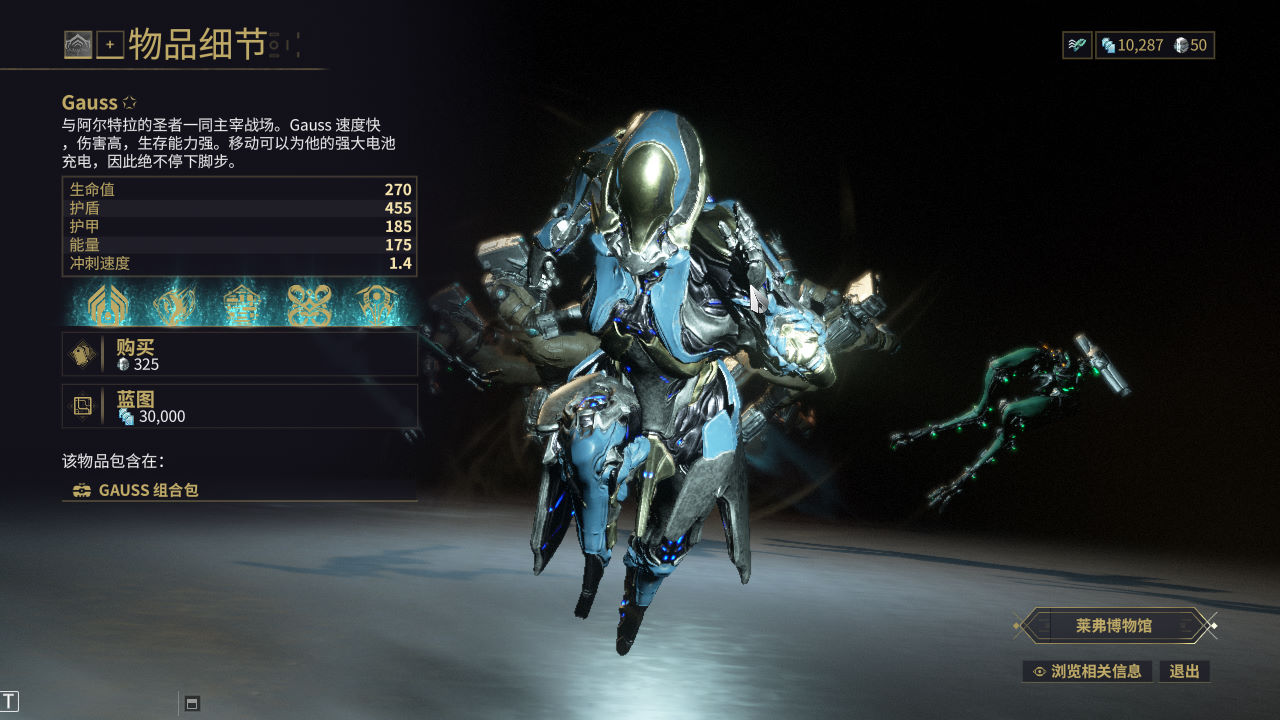Viewport: 1280px width, 720px height.
Task: Select the Redline ability icon
Action: 377,305
